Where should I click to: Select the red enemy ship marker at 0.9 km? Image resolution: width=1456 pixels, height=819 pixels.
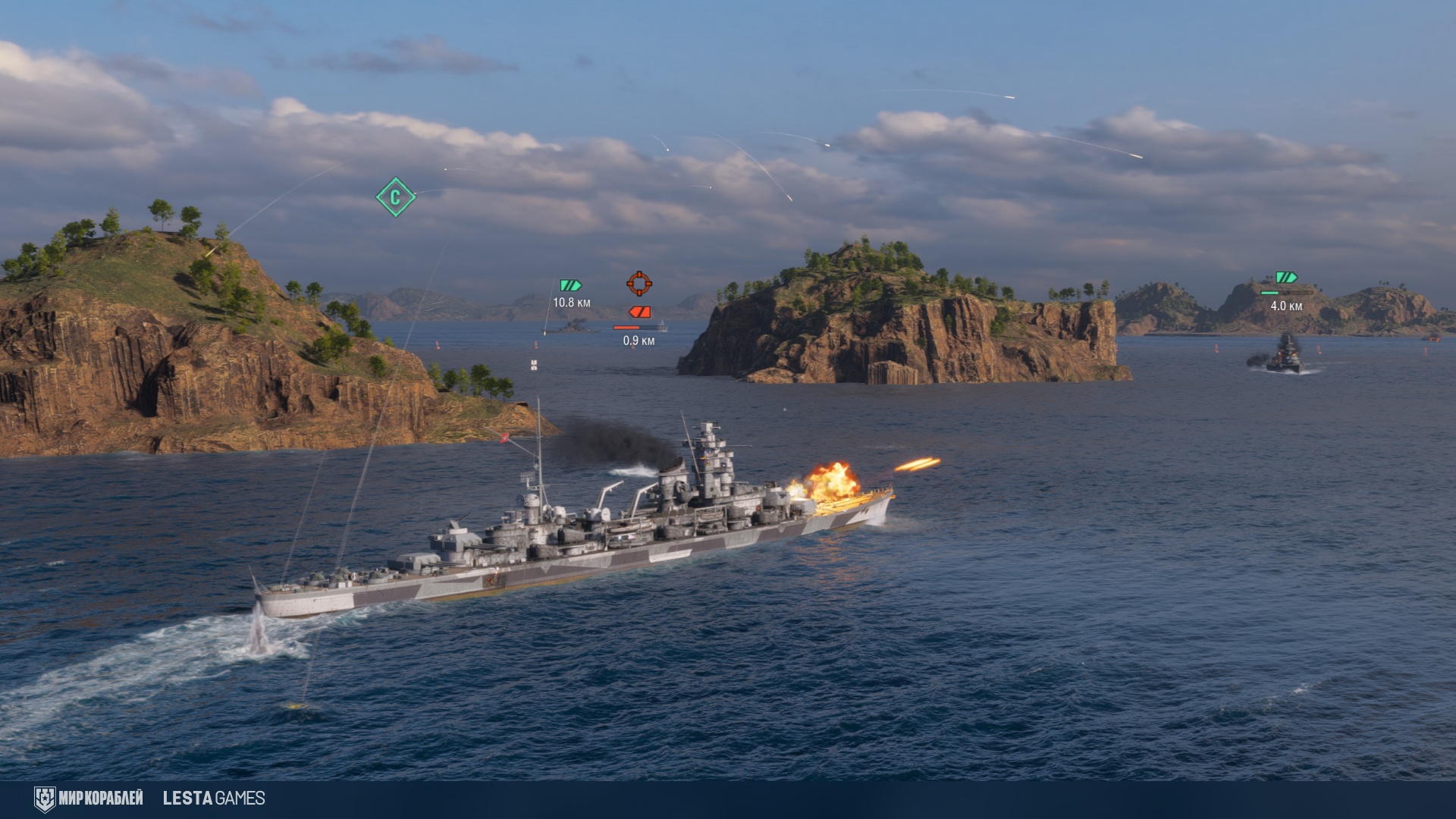pos(639,312)
